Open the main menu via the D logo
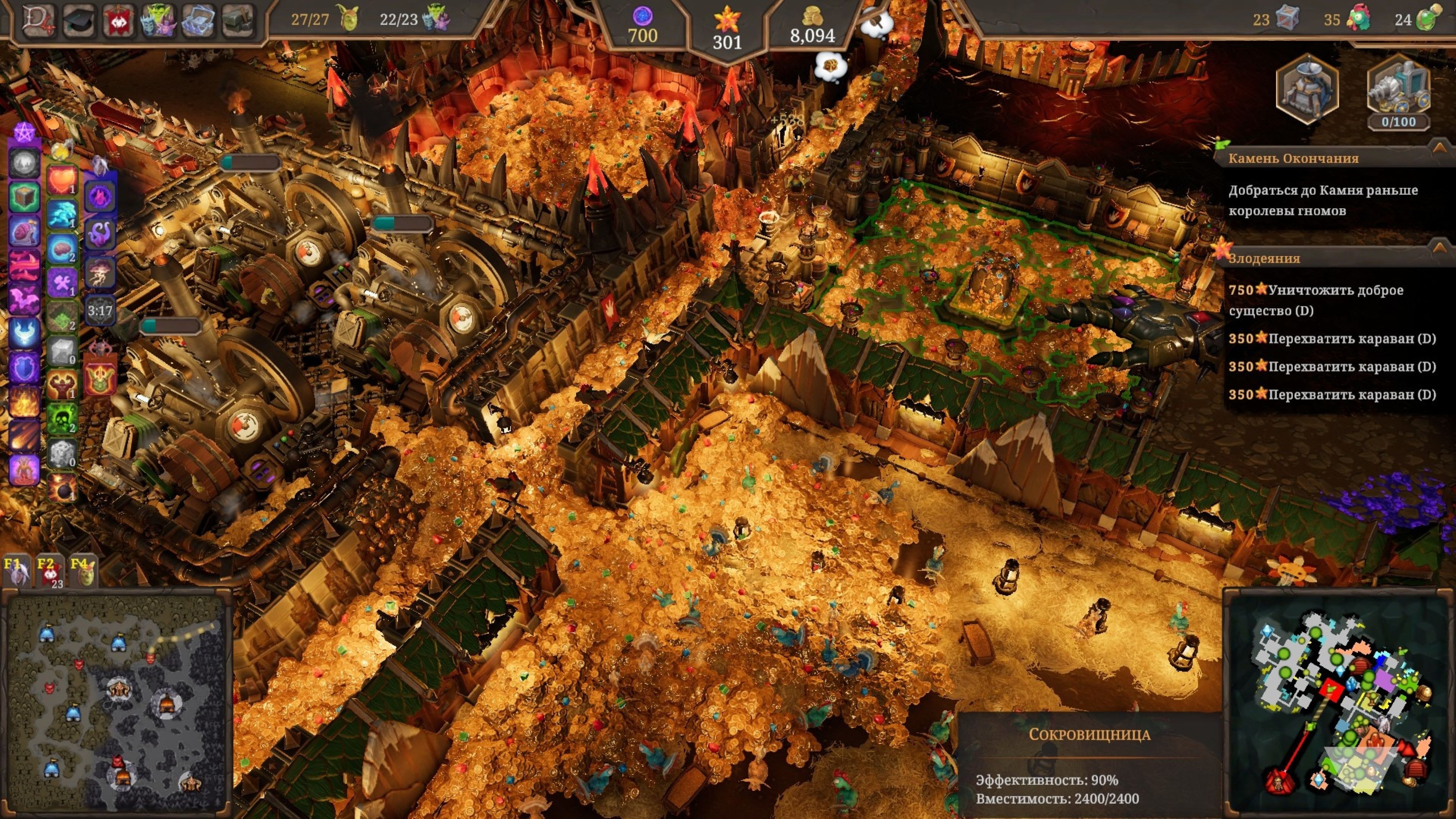Viewport: 1456px width, 819px height. pyautogui.click(x=38, y=20)
